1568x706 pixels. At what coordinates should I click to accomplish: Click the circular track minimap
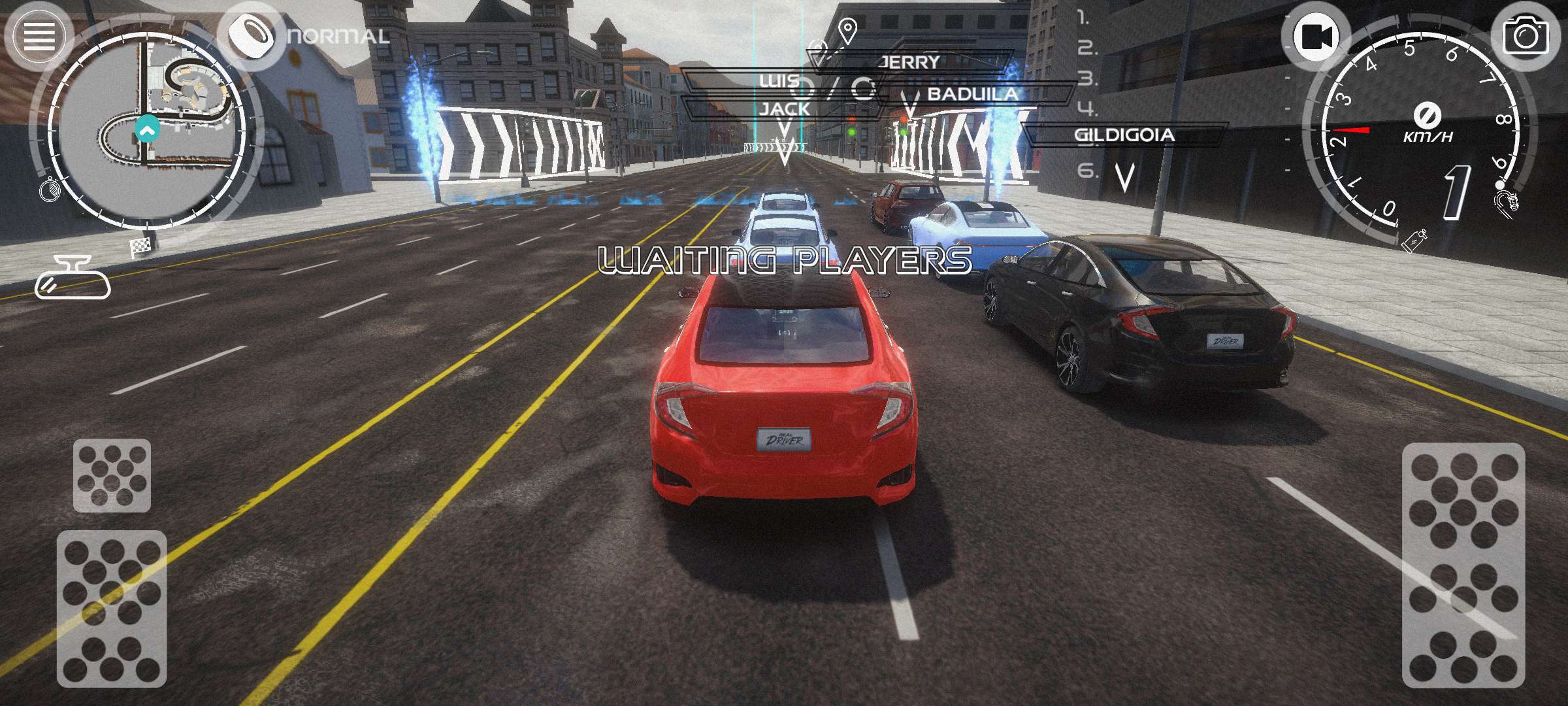pyautogui.click(x=148, y=129)
